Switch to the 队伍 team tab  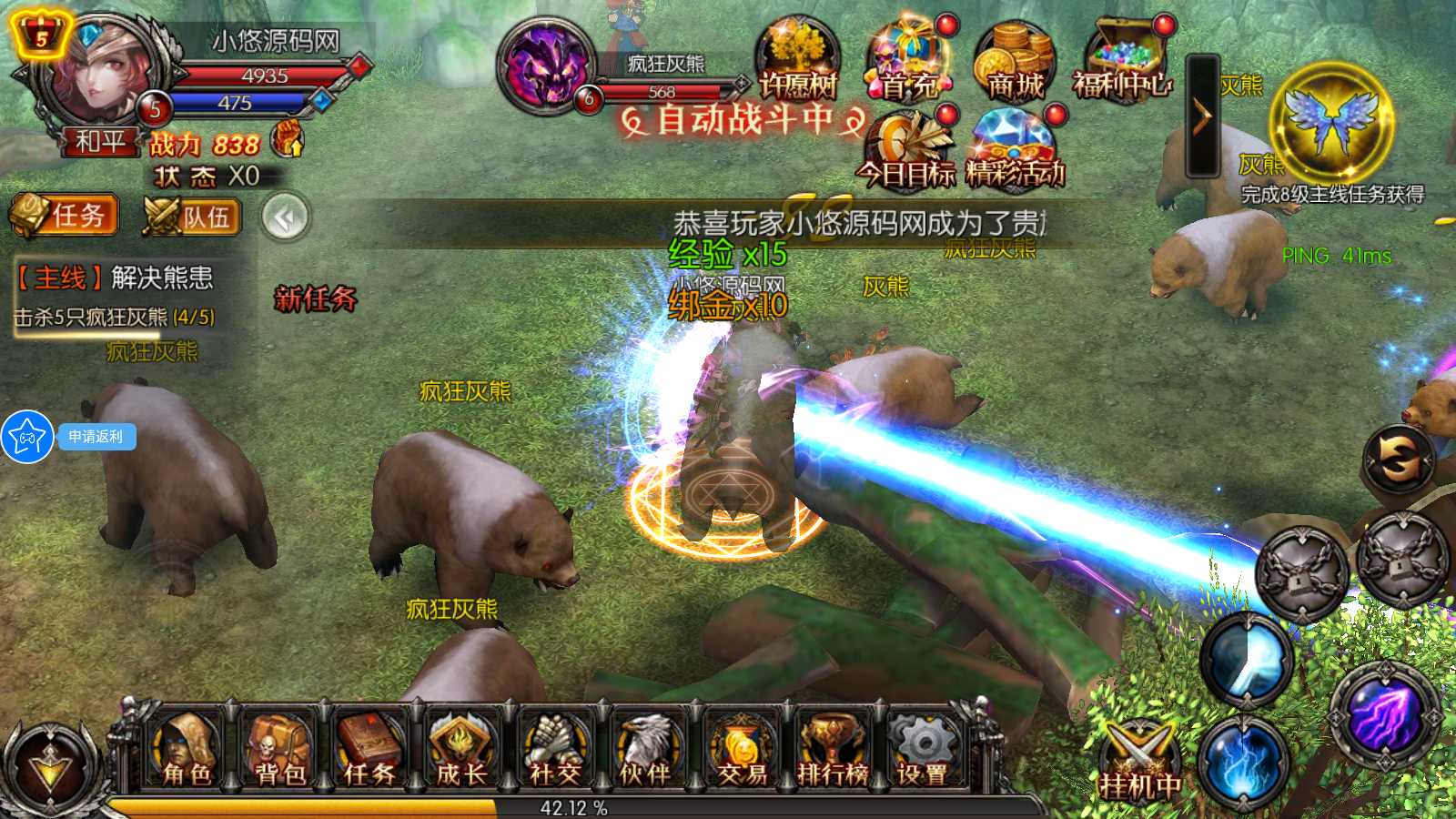pos(192,217)
